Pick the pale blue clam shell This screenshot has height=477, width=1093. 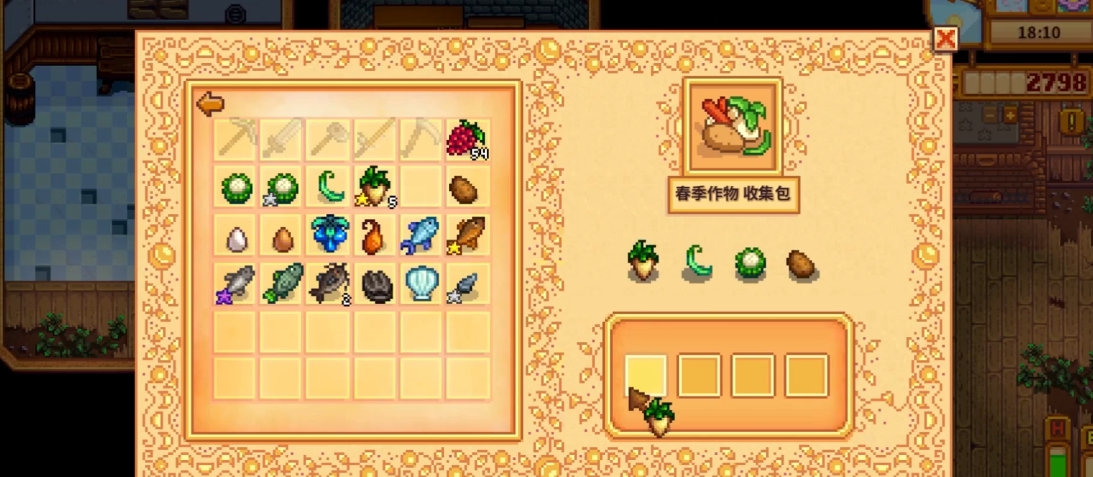(x=421, y=284)
